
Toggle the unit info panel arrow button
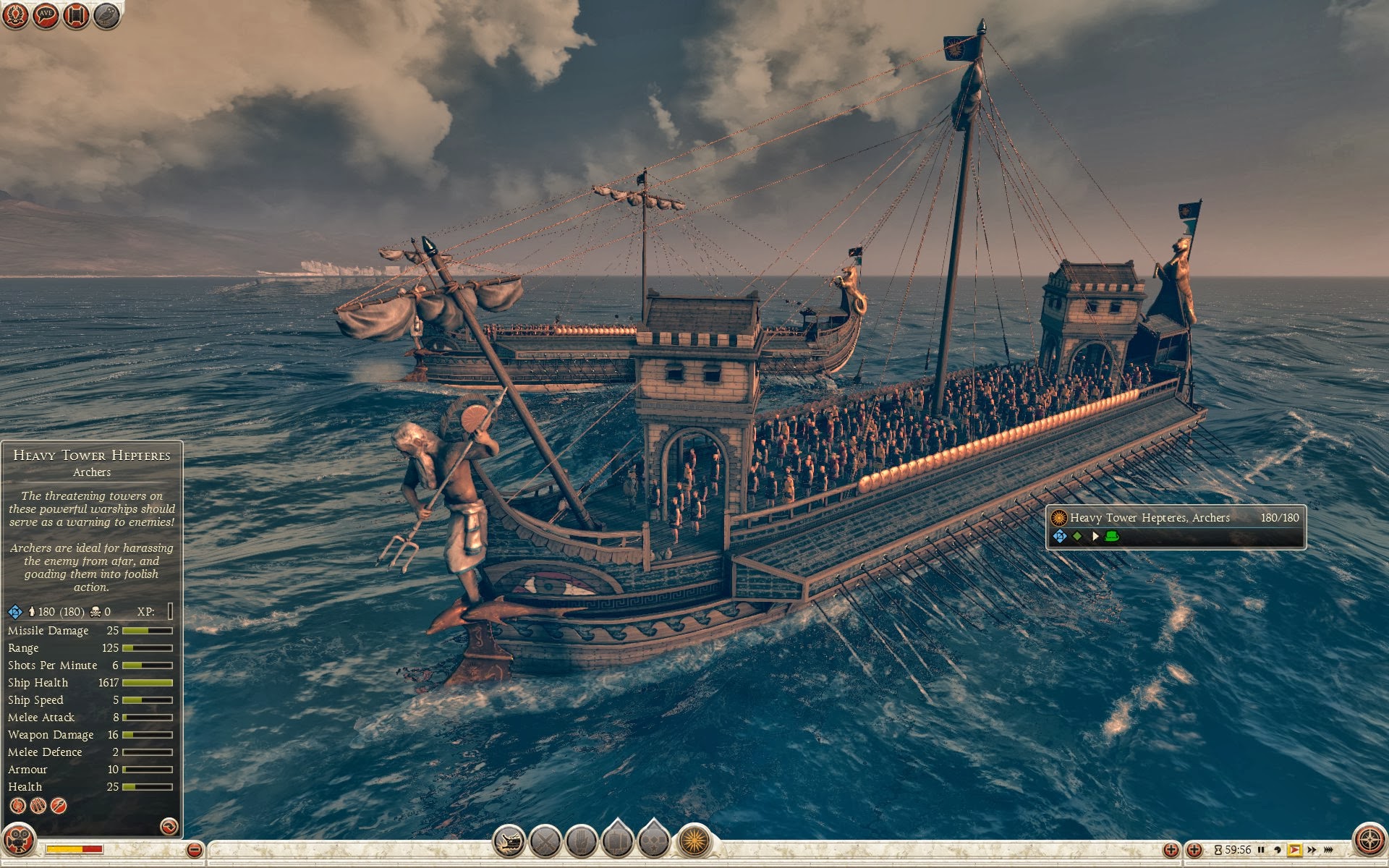[x=169, y=826]
